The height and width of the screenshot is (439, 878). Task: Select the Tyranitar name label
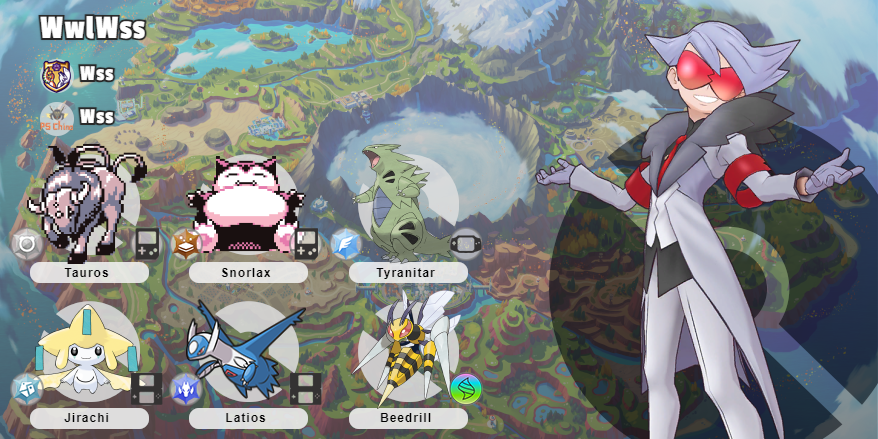pyautogui.click(x=407, y=272)
